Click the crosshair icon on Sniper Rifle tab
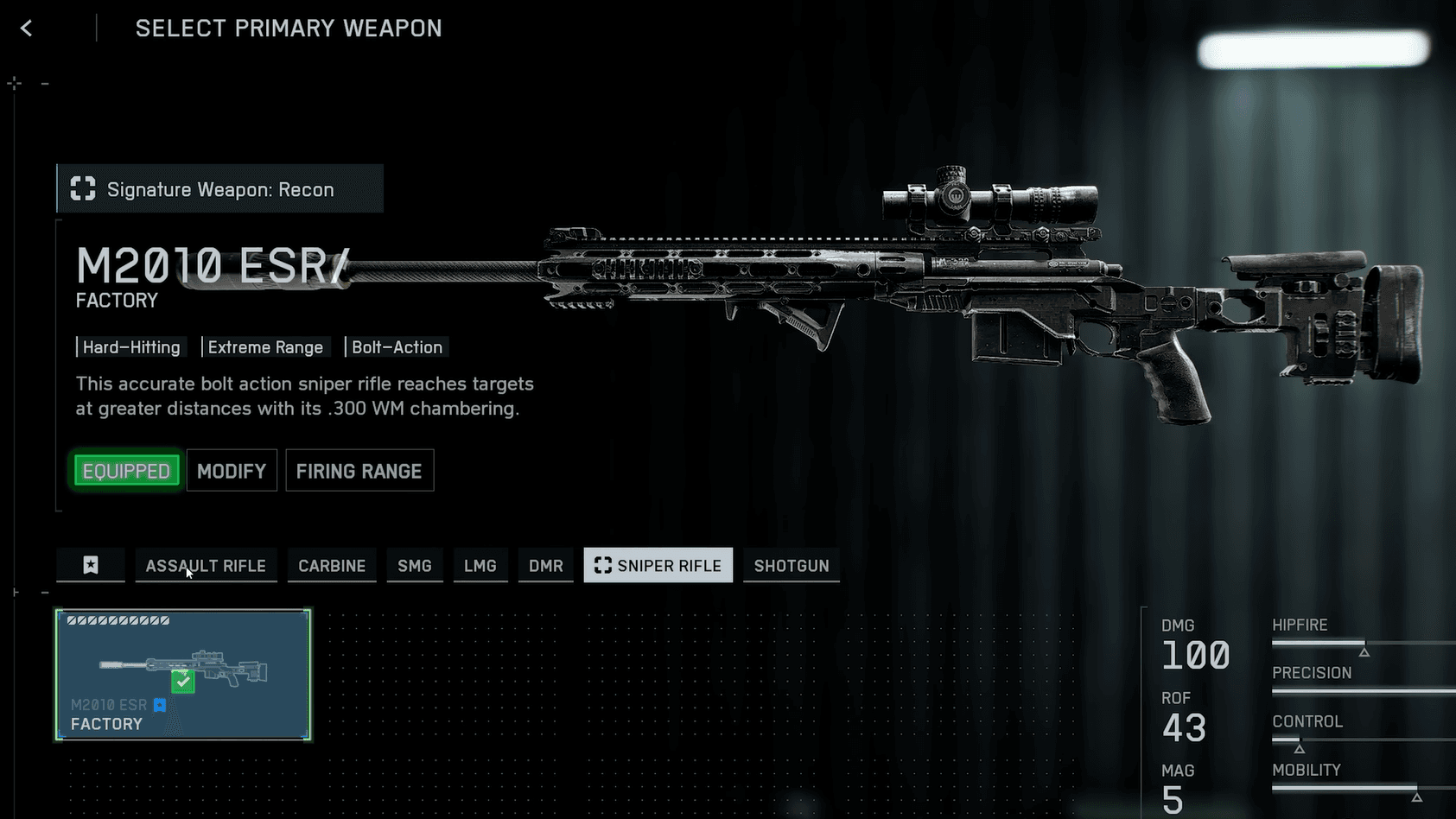 pyautogui.click(x=604, y=565)
